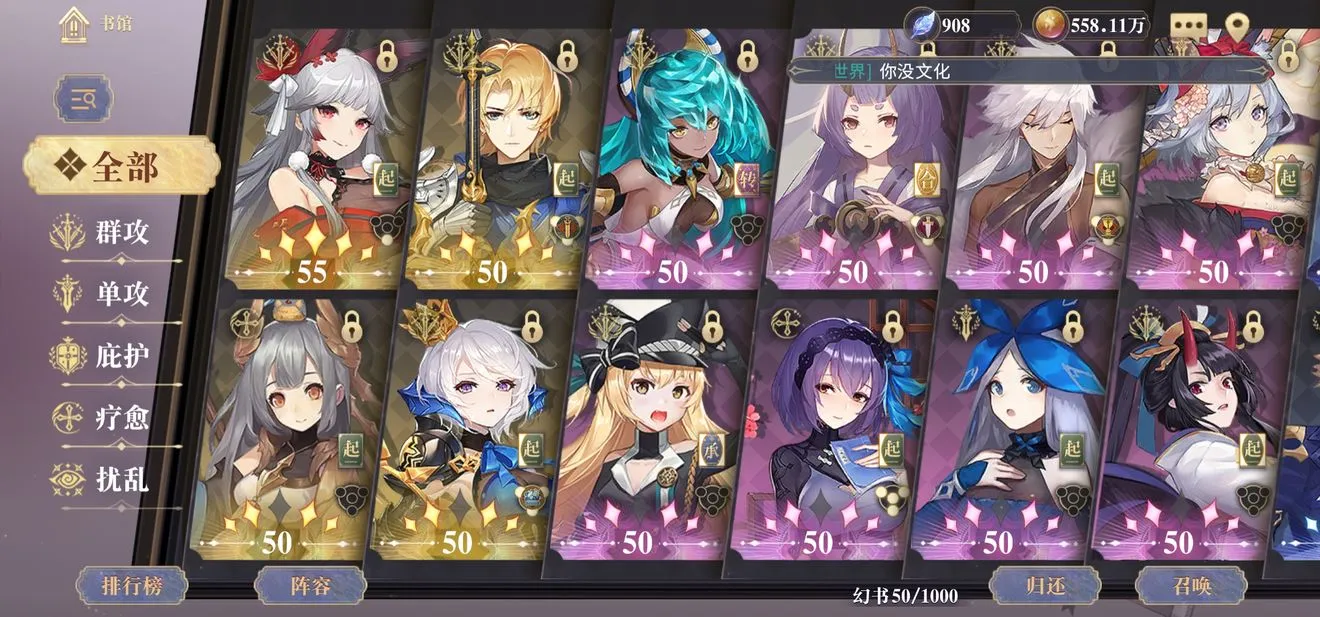Tap the 归还 return button

pyautogui.click(x=1045, y=585)
